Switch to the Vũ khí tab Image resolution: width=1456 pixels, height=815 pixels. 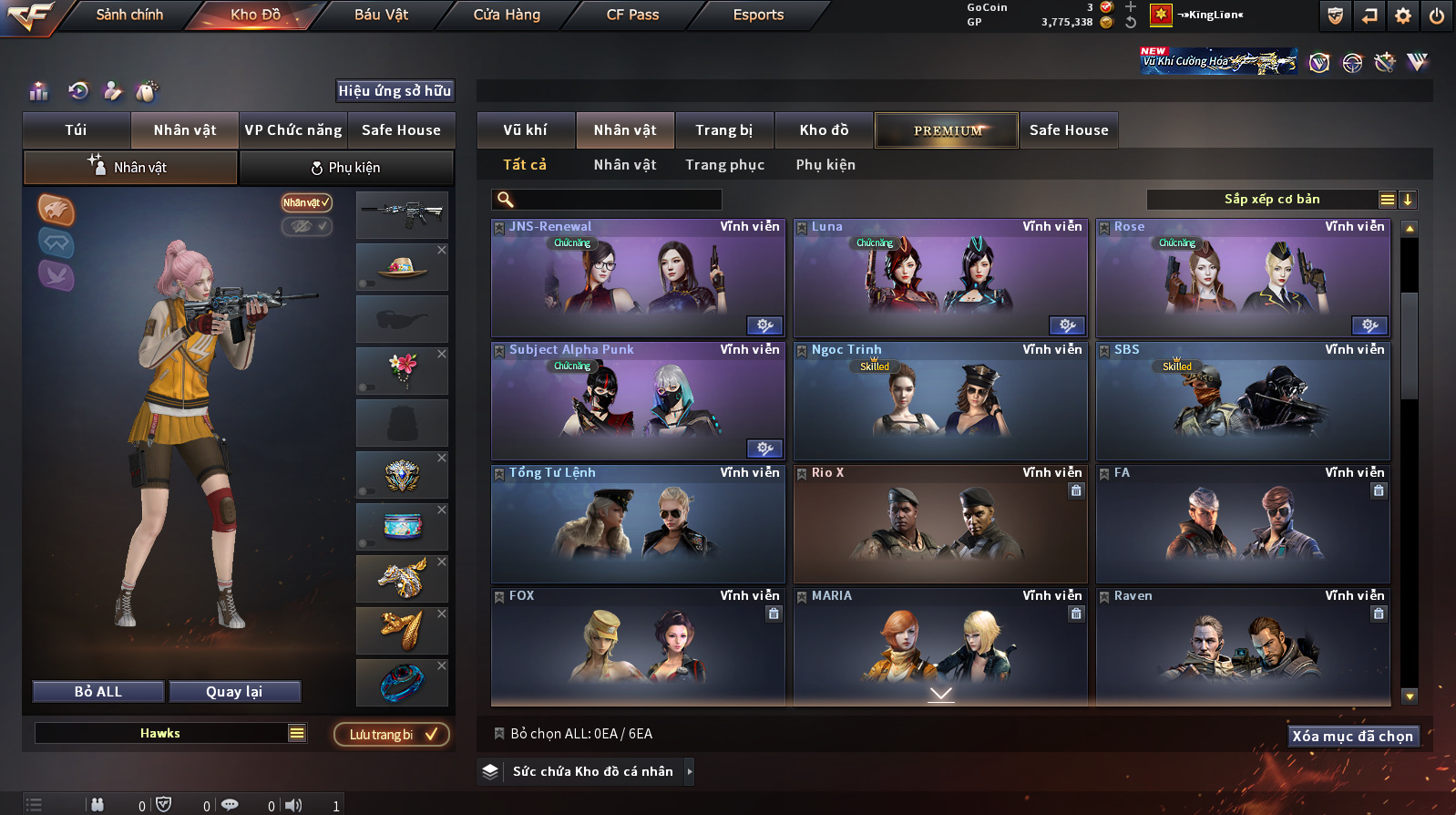coord(526,130)
